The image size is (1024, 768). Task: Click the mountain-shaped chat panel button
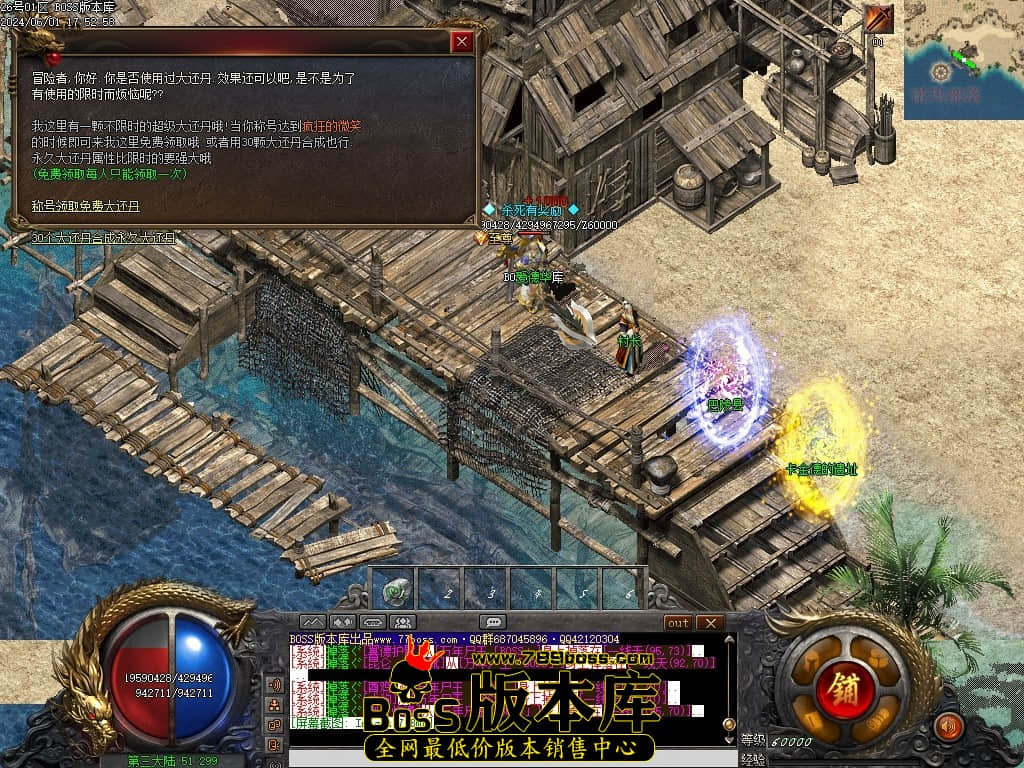click(x=312, y=622)
